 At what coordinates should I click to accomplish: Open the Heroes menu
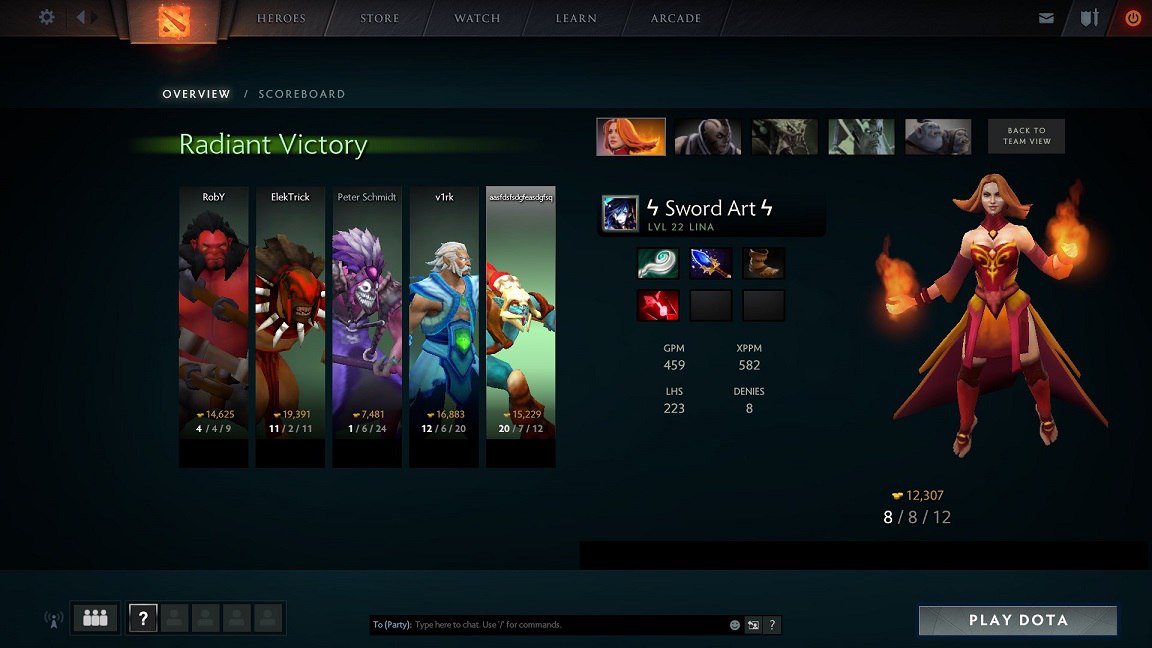click(x=282, y=18)
